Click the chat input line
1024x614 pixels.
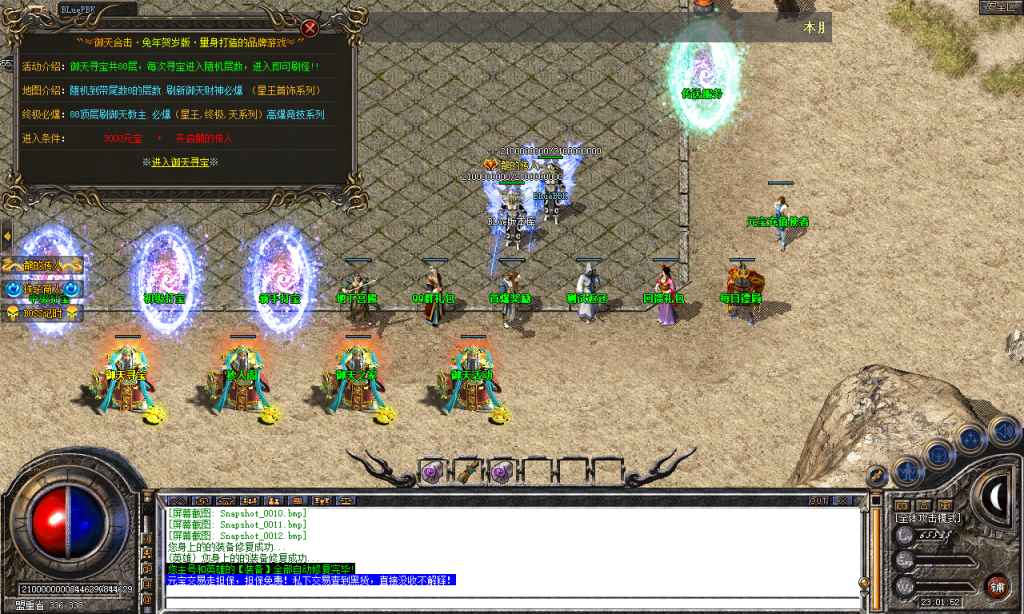click(500, 600)
